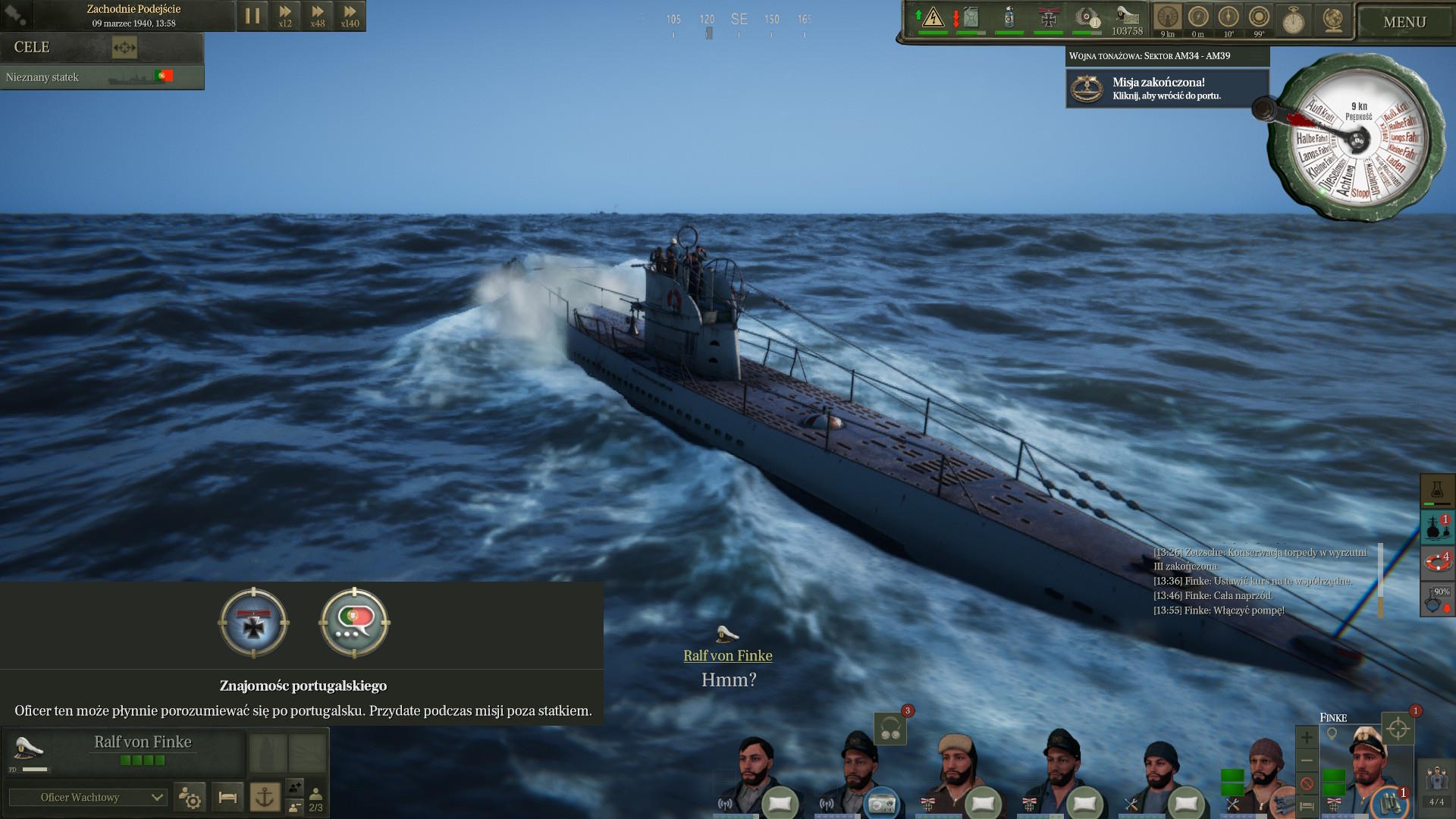Click the crosshair targeting icon above Finke
Image resolution: width=1456 pixels, height=819 pixels.
(x=1398, y=730)
